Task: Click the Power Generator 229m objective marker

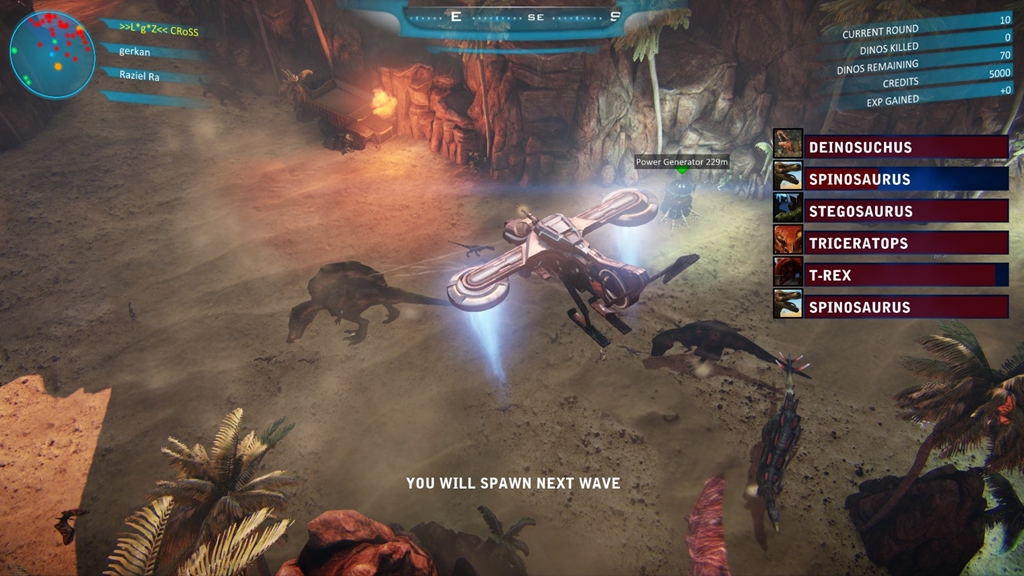Action: point(682,162)
